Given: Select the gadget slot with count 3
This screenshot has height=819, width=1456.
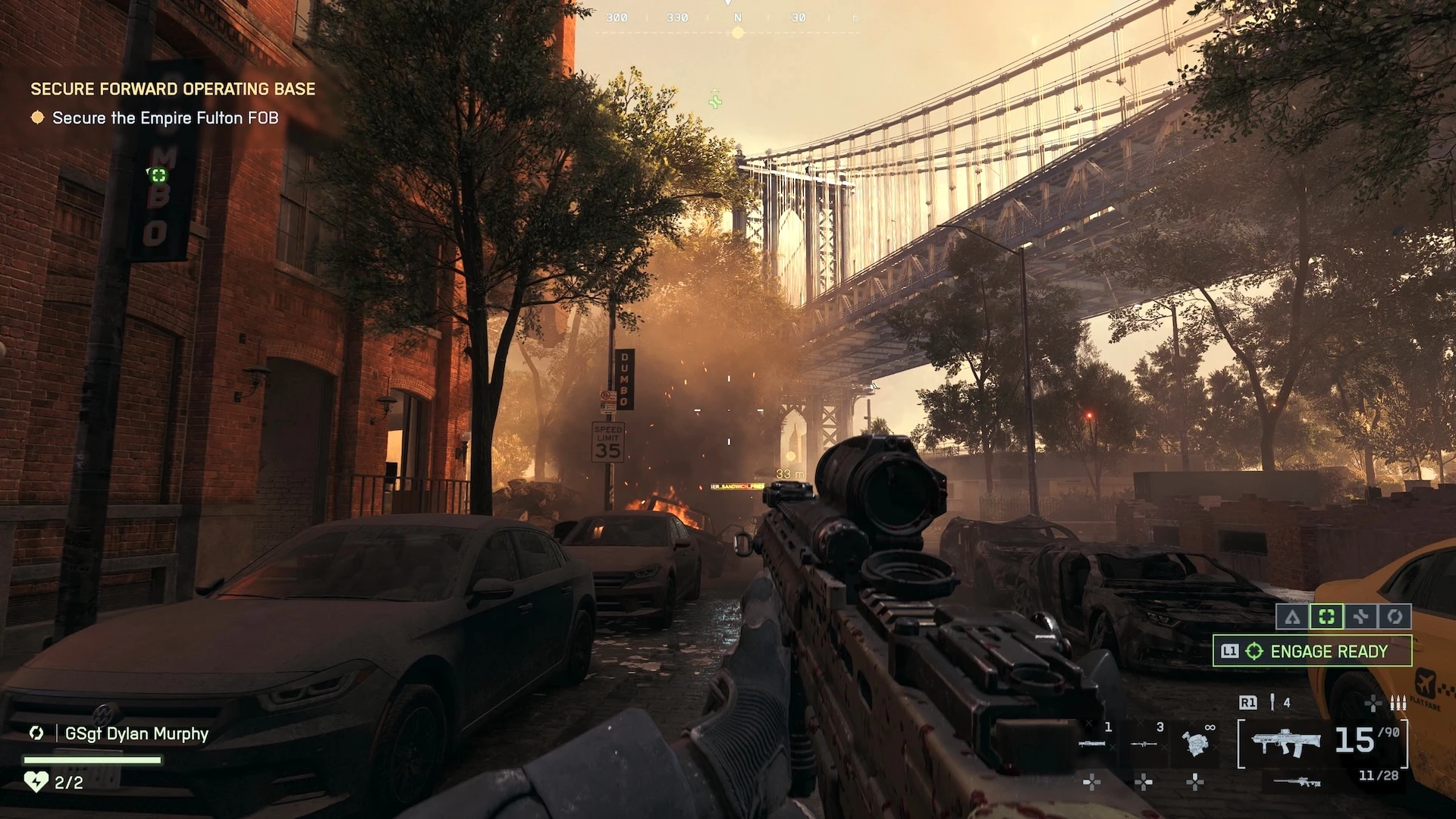Looking at the screenshot, I should tap(1144, 742).
